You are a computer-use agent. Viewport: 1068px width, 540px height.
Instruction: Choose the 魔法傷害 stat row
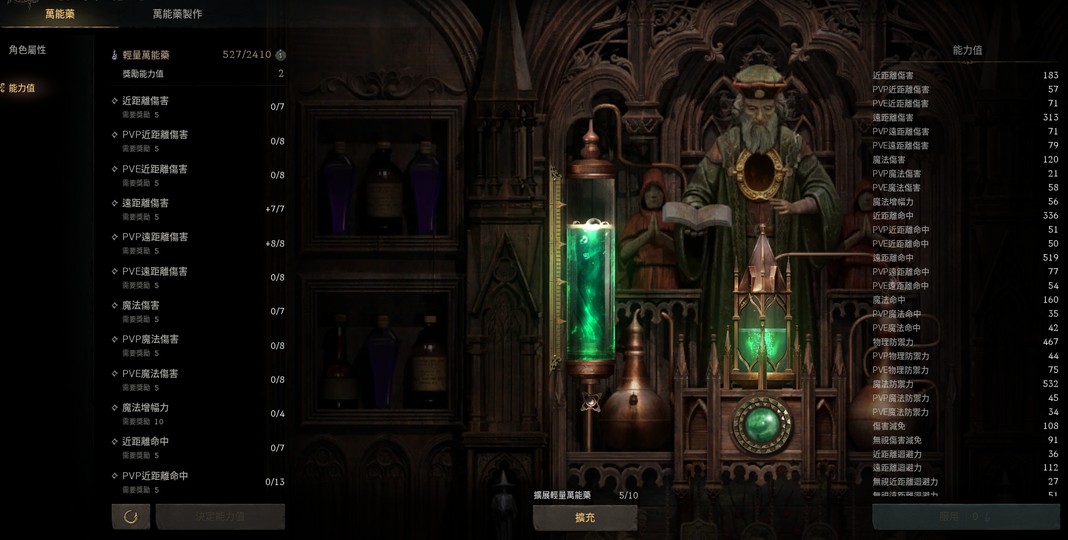pyautogui.click(x=198, y=311)
